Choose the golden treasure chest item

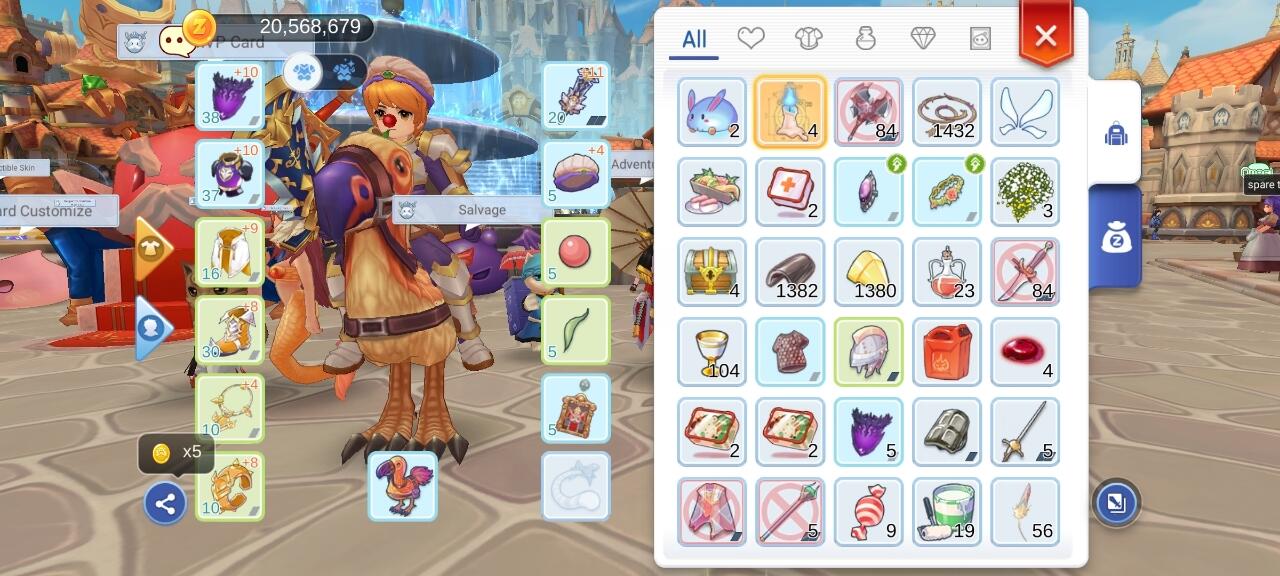pyautogui.click(x=712, y=272)
